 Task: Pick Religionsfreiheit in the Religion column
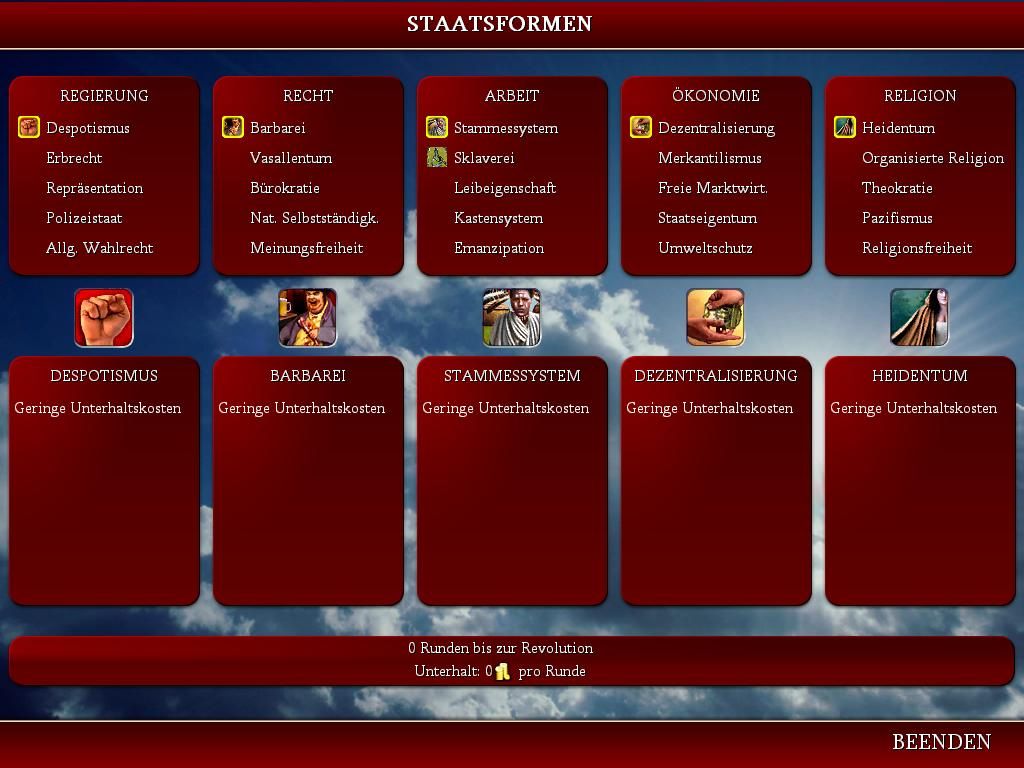(x=917, y=248)
